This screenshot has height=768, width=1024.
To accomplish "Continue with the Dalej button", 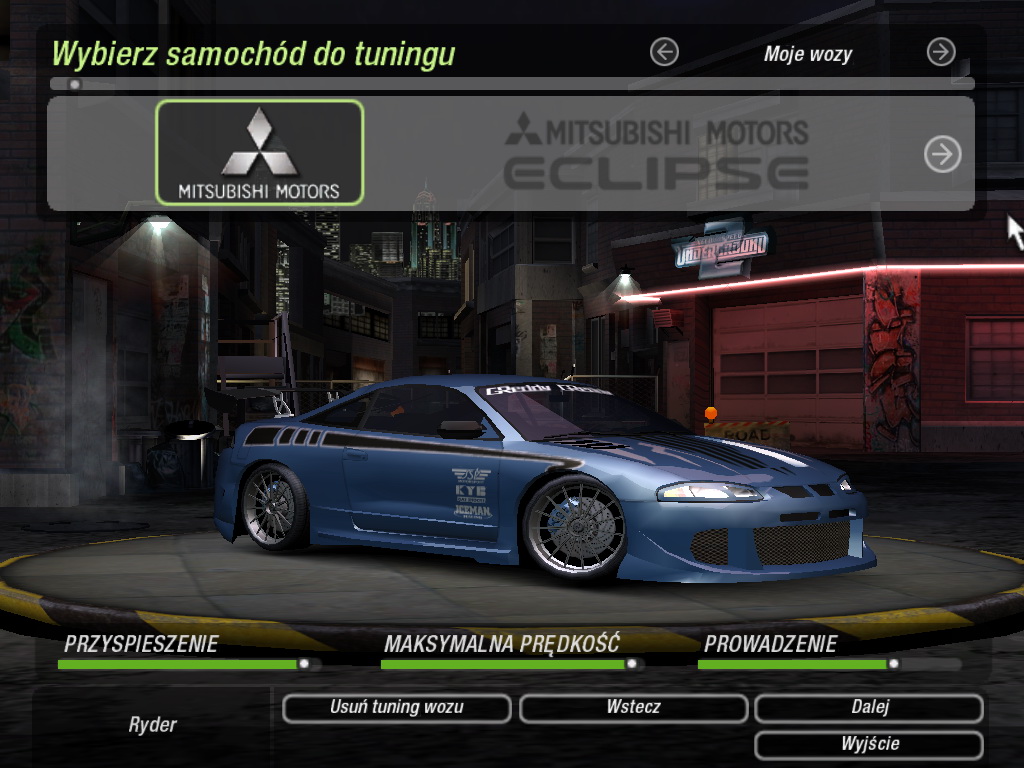I will tap(869, 708).
